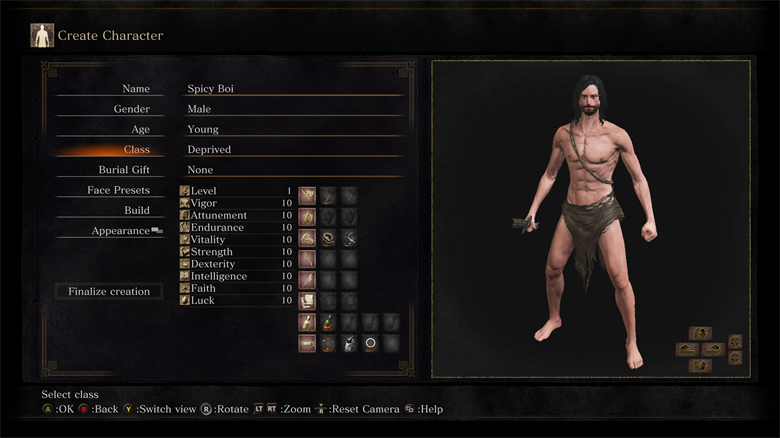Open the Burial Gift selection

[230, 170]
